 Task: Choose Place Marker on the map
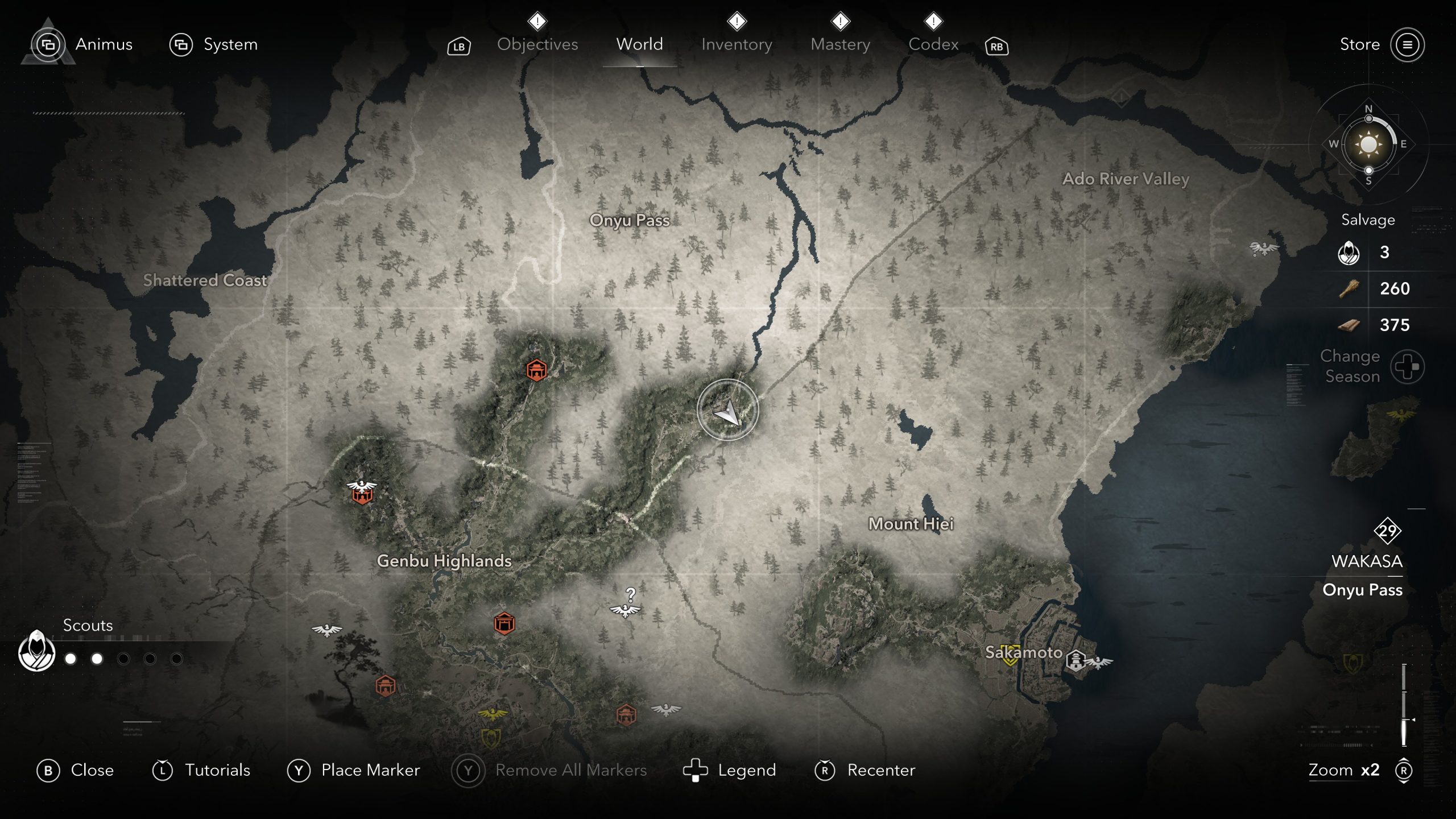(x=354, y=770)
